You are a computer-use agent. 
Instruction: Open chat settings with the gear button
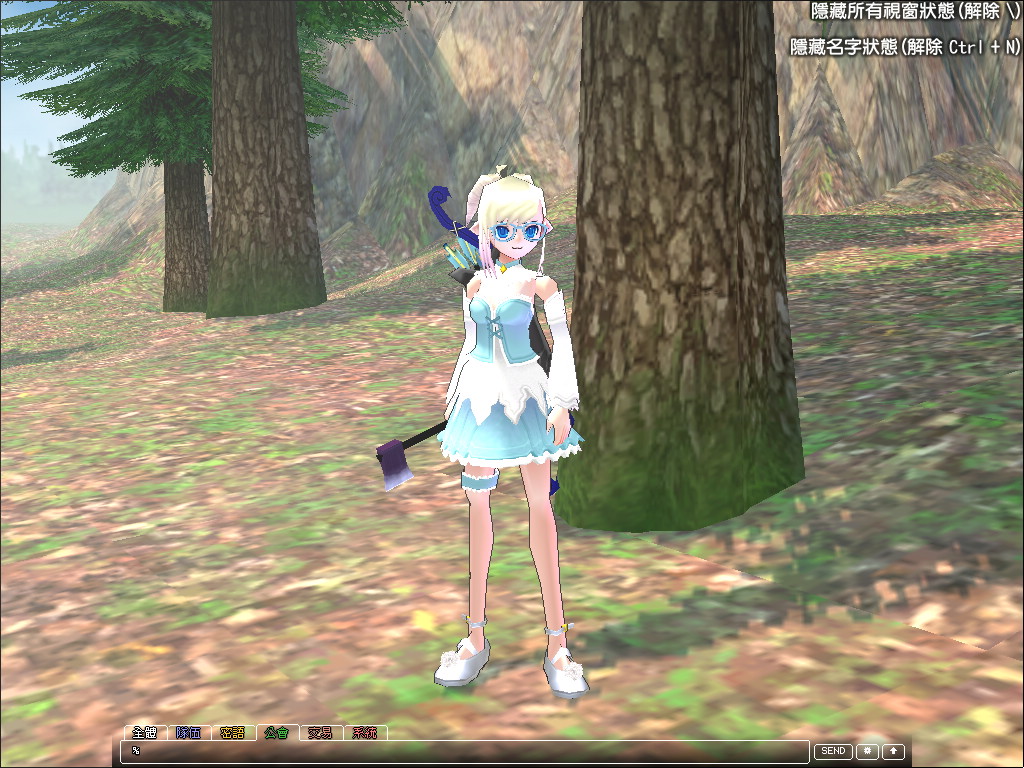click(867, 751)
